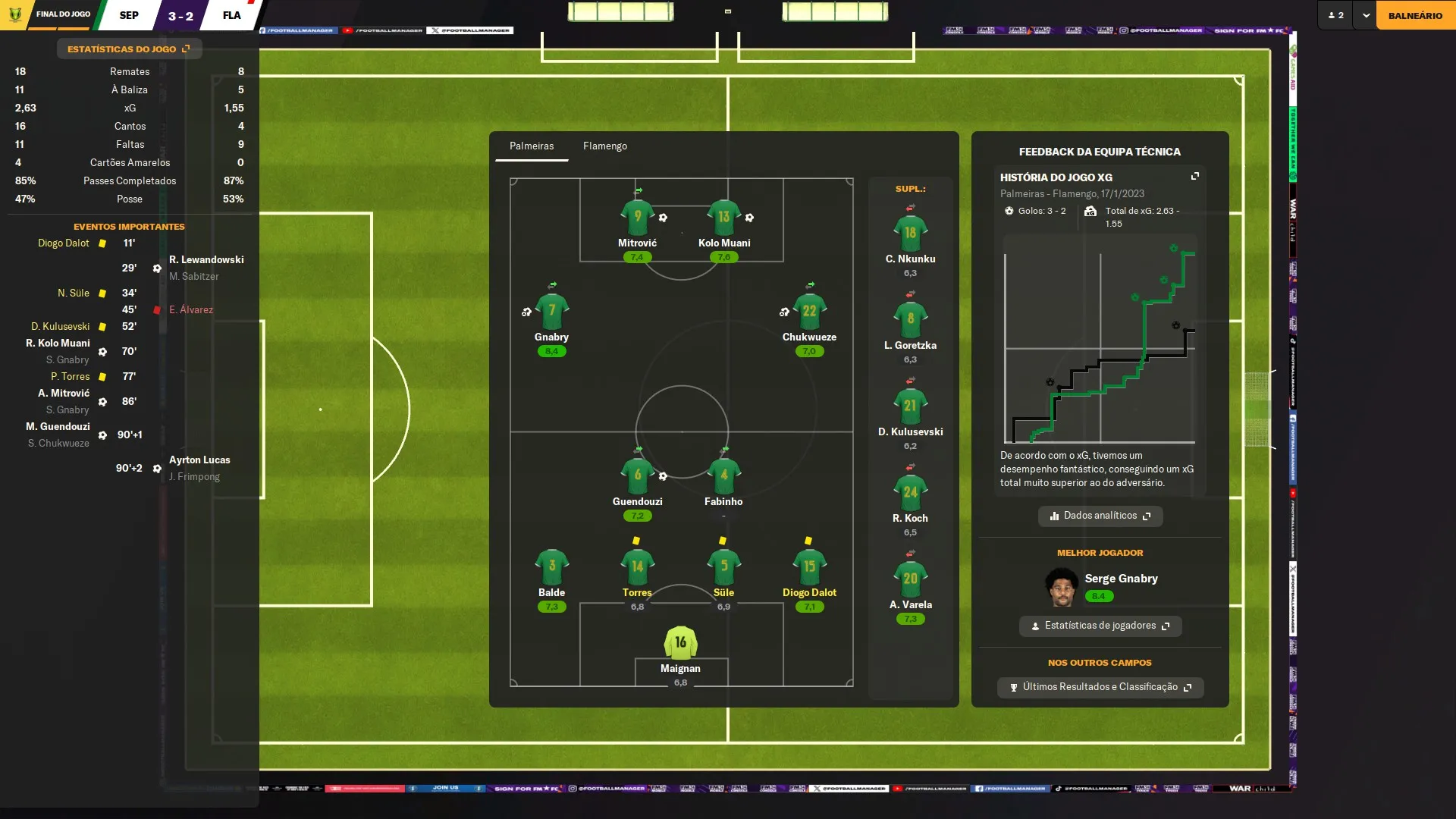
Task: Switch to the Flamengo tab
Action: (604, 146)
